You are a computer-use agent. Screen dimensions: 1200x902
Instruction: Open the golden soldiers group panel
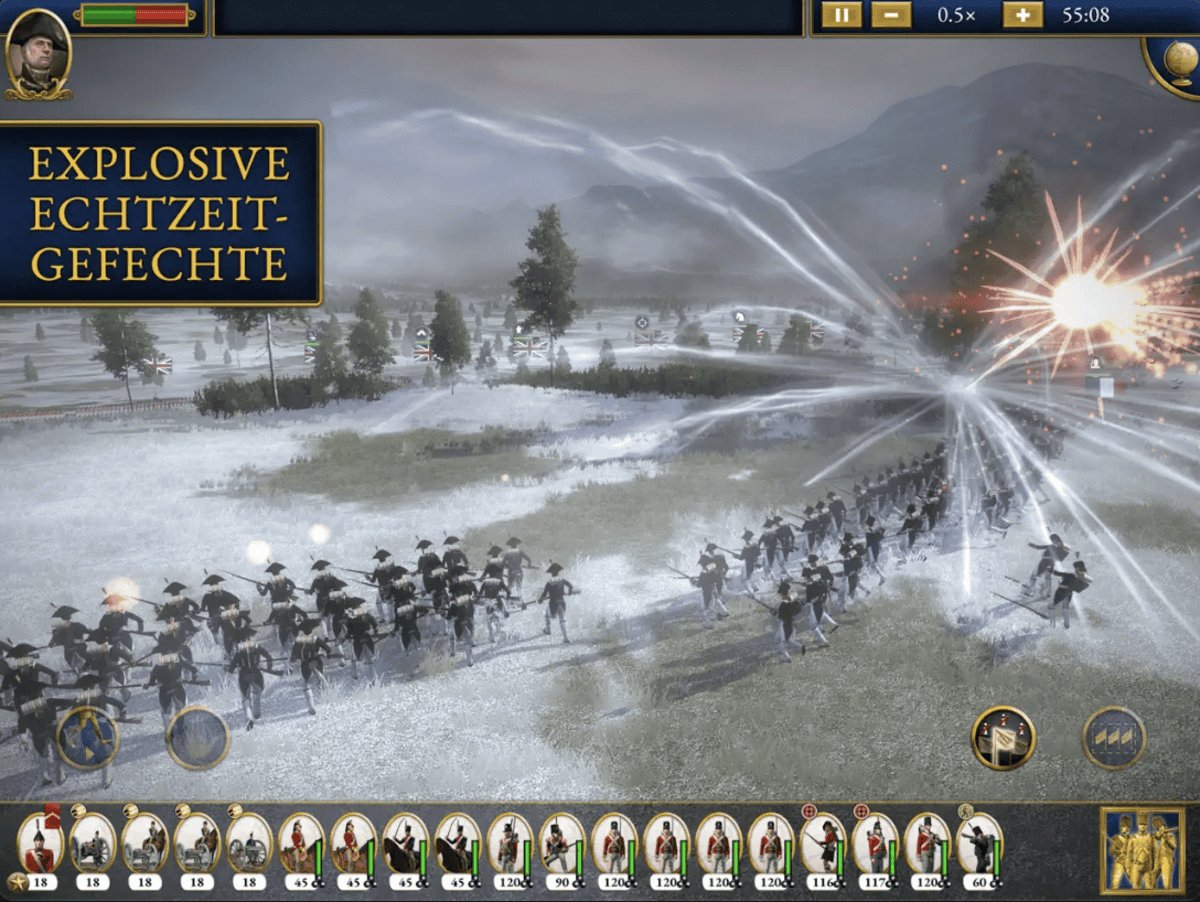(x=1140, y=849)
